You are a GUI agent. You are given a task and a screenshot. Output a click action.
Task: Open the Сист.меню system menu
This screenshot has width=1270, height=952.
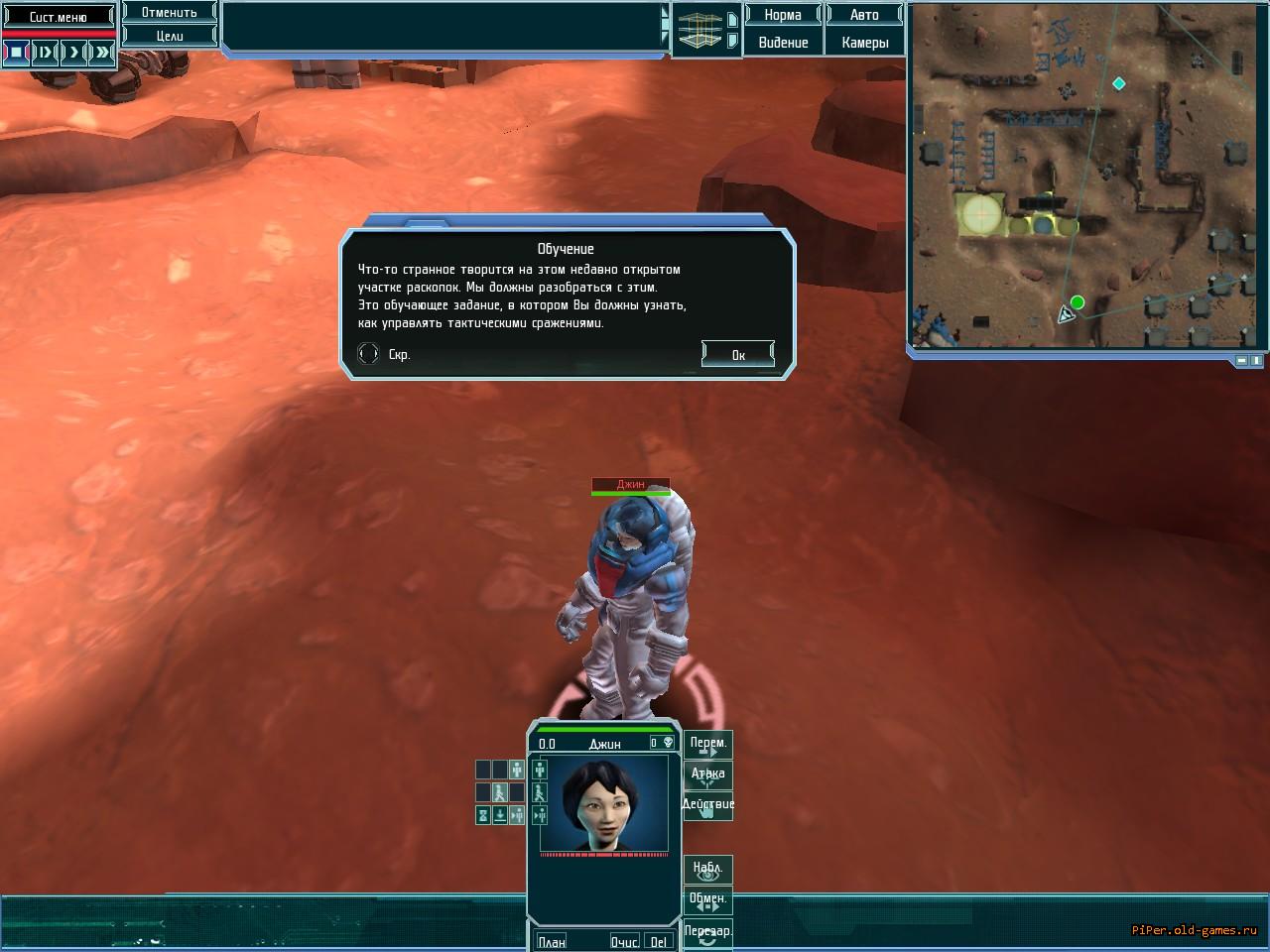pos(58,17)
